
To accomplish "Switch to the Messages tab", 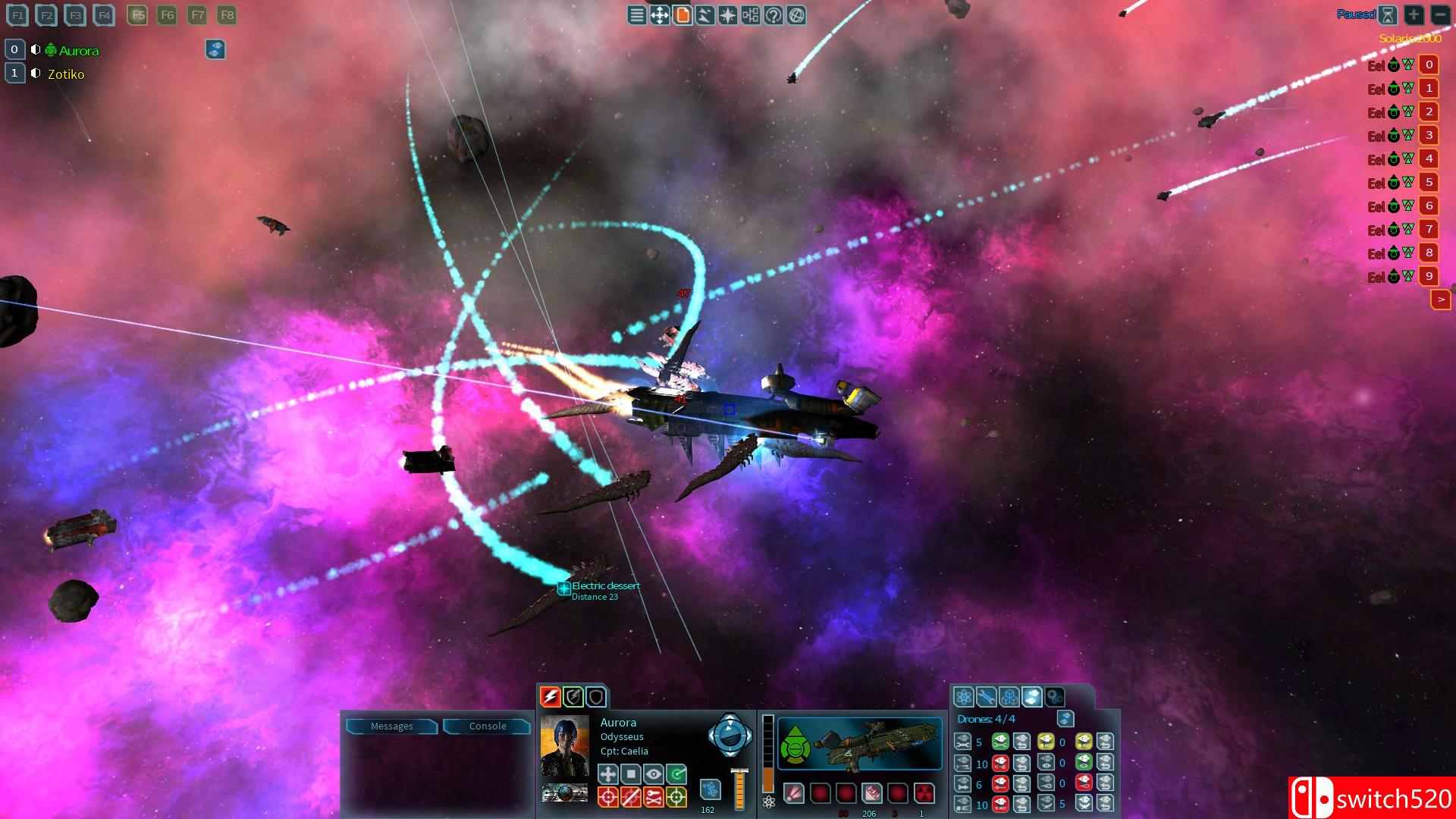I will click(392, 726).
